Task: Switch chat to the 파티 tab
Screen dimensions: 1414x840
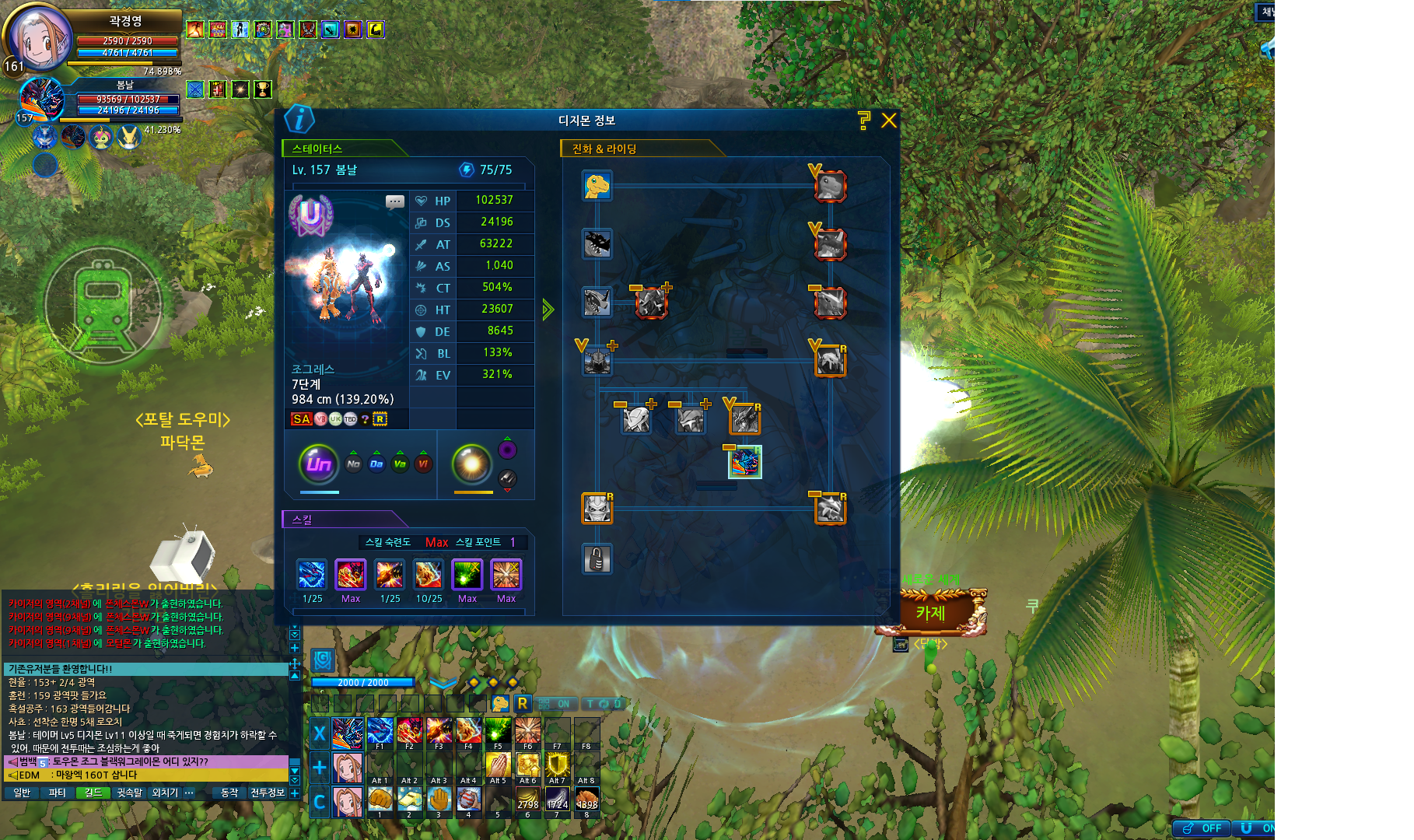Action: tap(57, 793)
